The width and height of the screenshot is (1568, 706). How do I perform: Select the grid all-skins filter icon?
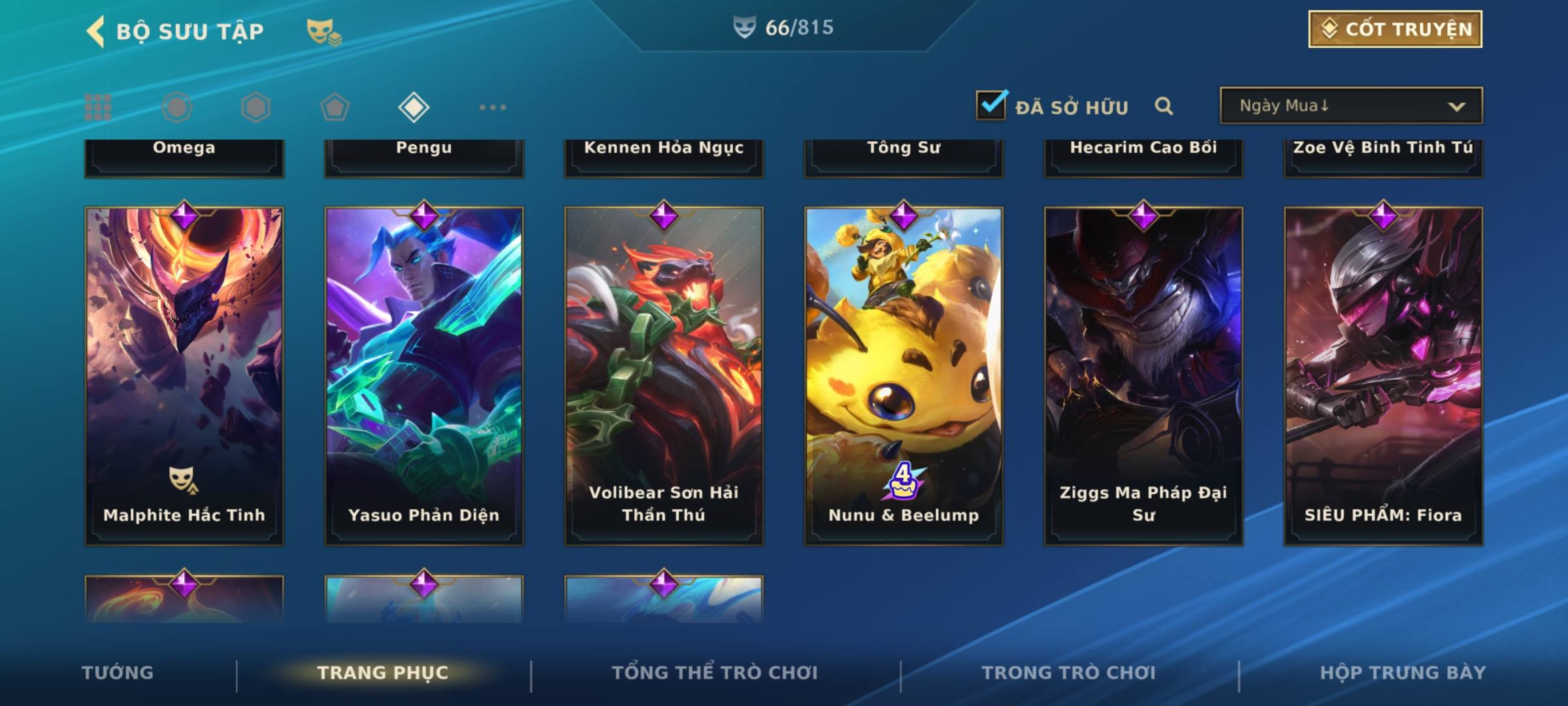98,107
